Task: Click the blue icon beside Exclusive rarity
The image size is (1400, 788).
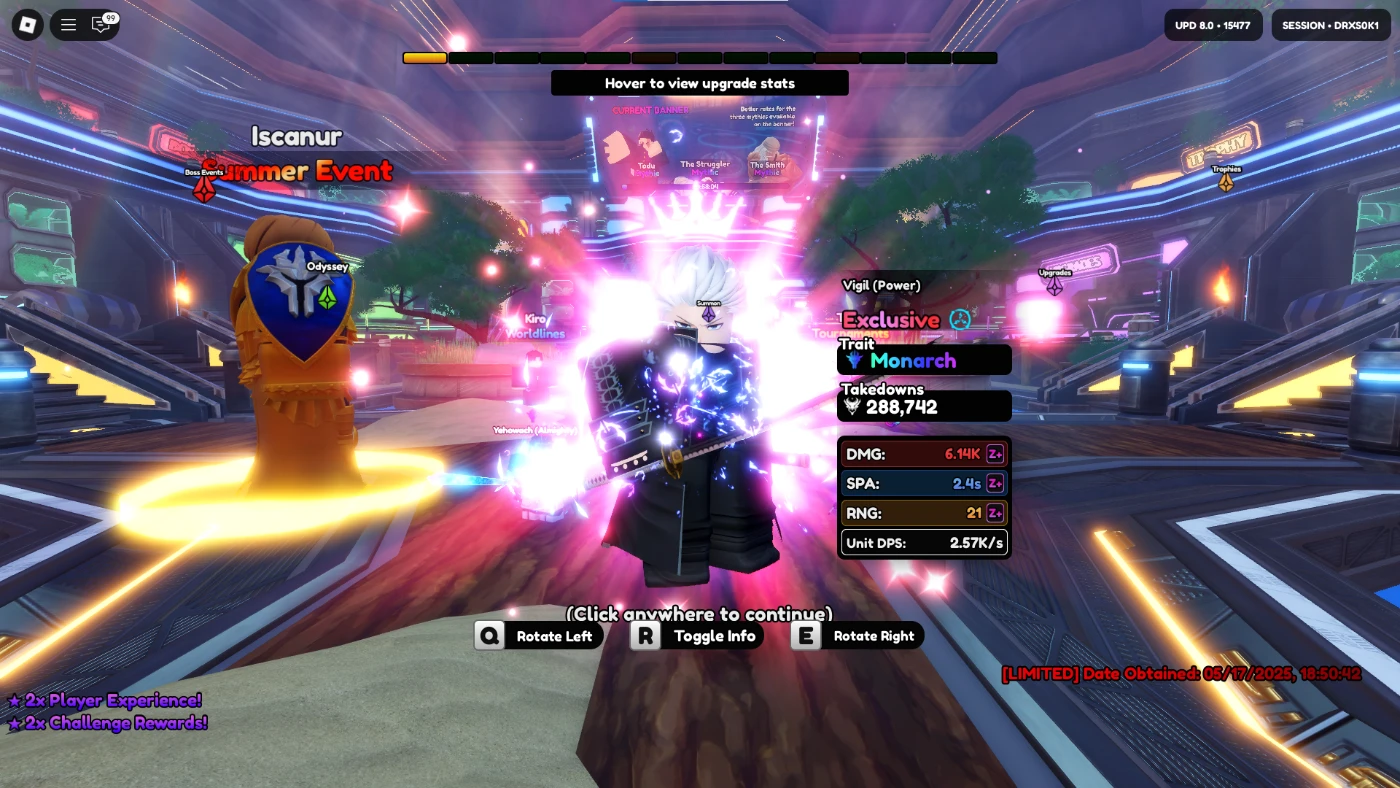Action: [960, 319]
